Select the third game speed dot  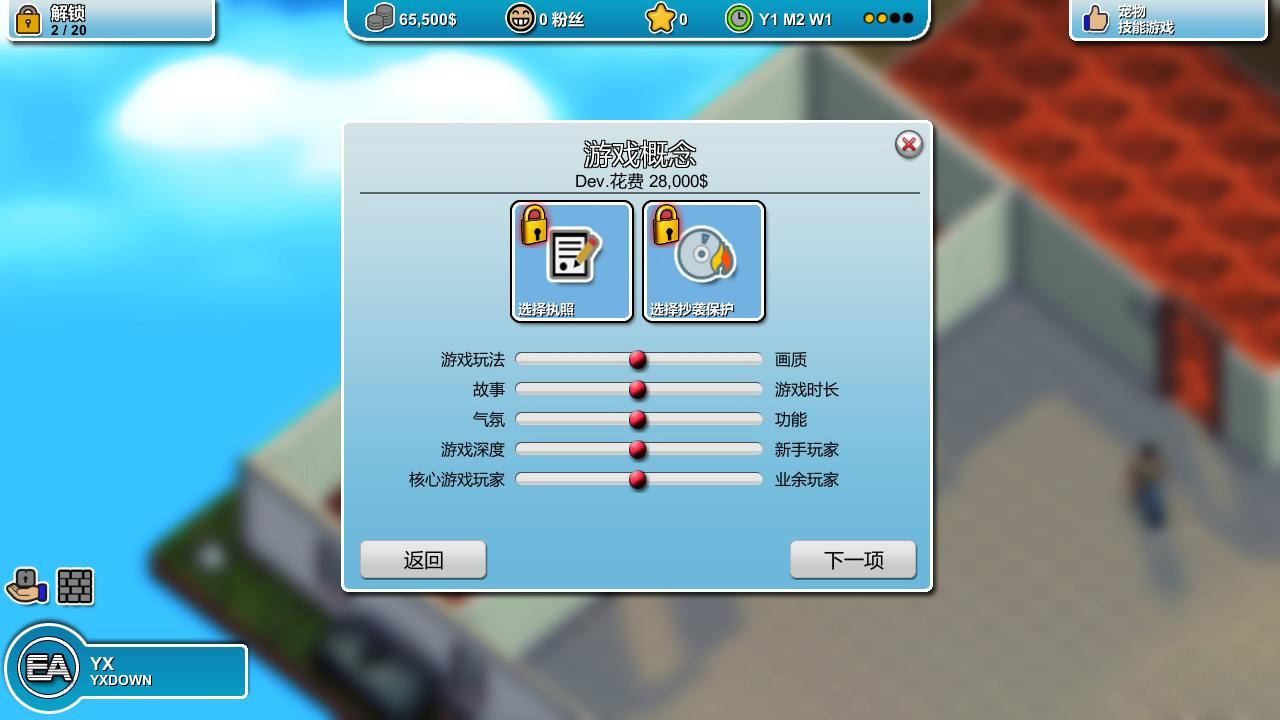893,17
